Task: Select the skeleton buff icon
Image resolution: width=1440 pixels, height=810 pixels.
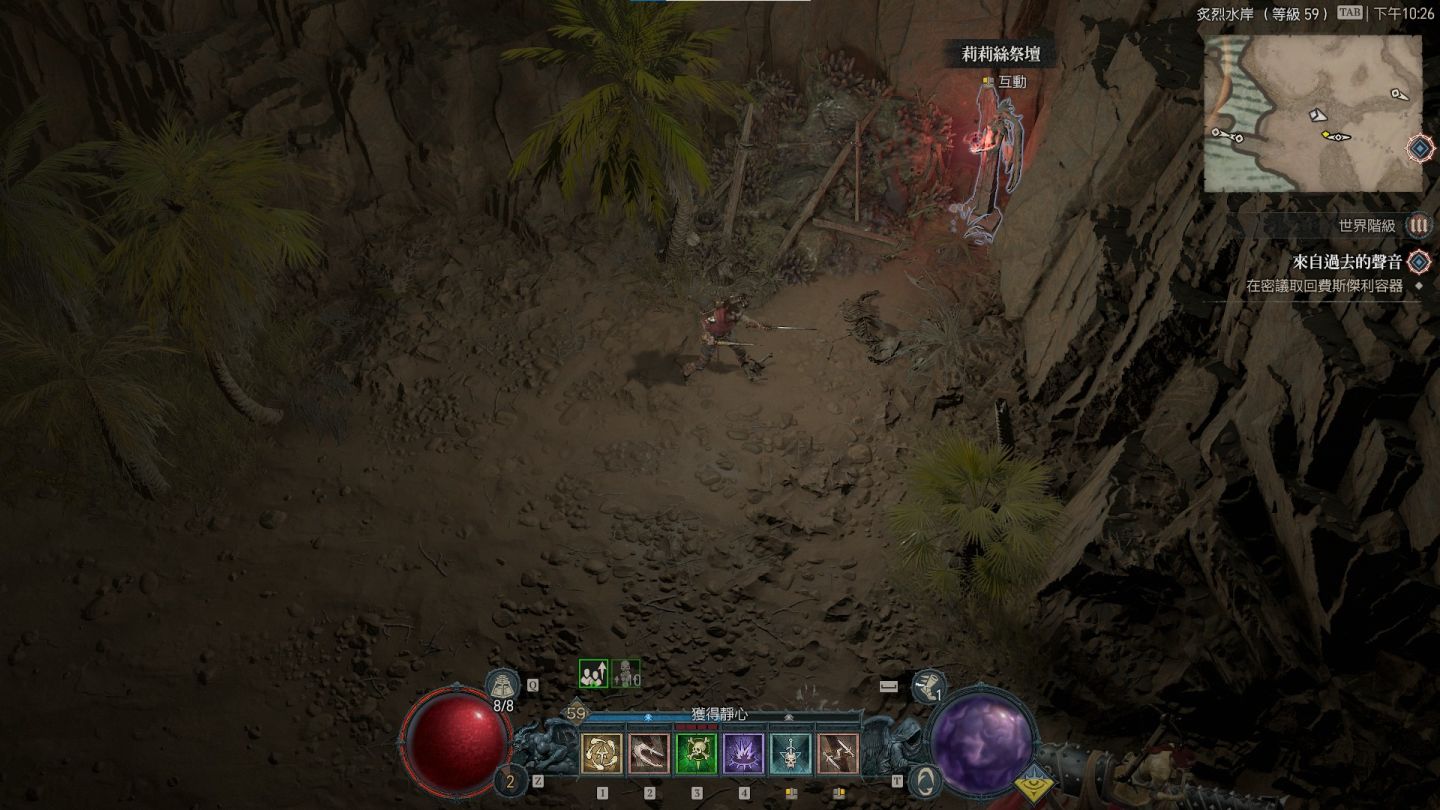Action: tap(626, 675)
